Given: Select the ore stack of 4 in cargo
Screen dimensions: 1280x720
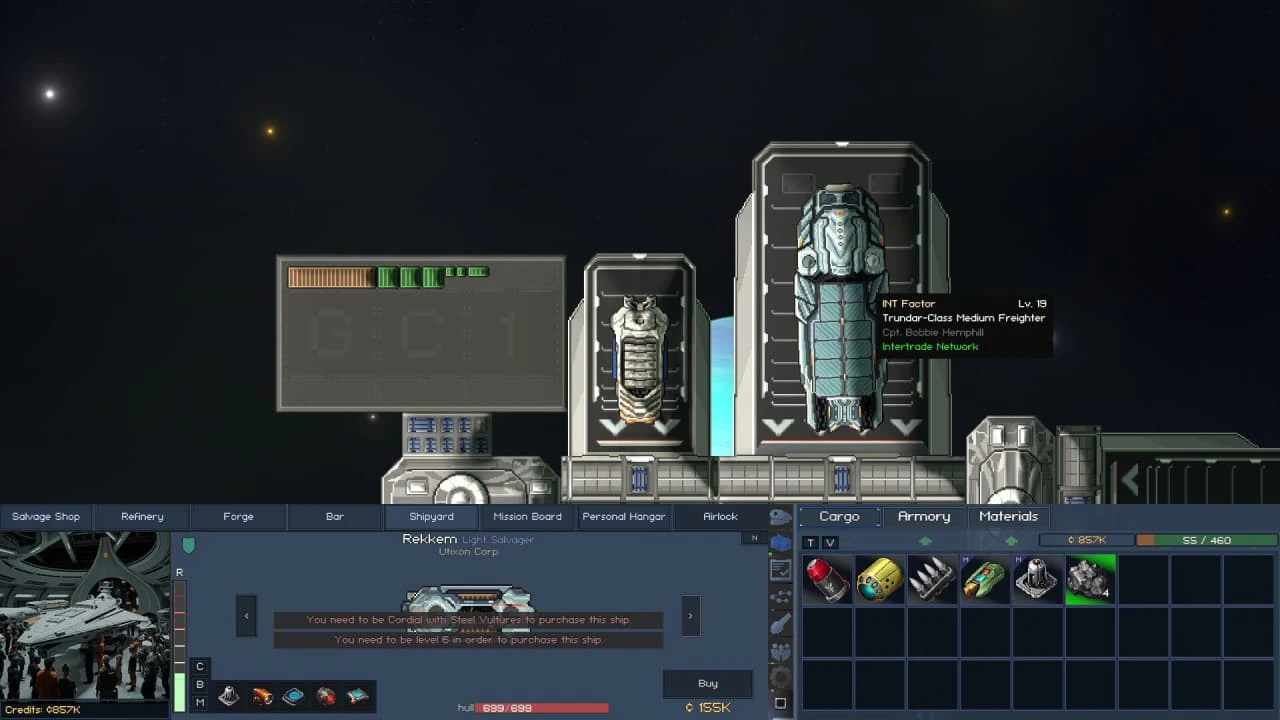Looking at the screenshot, I should pos(1090,580).
